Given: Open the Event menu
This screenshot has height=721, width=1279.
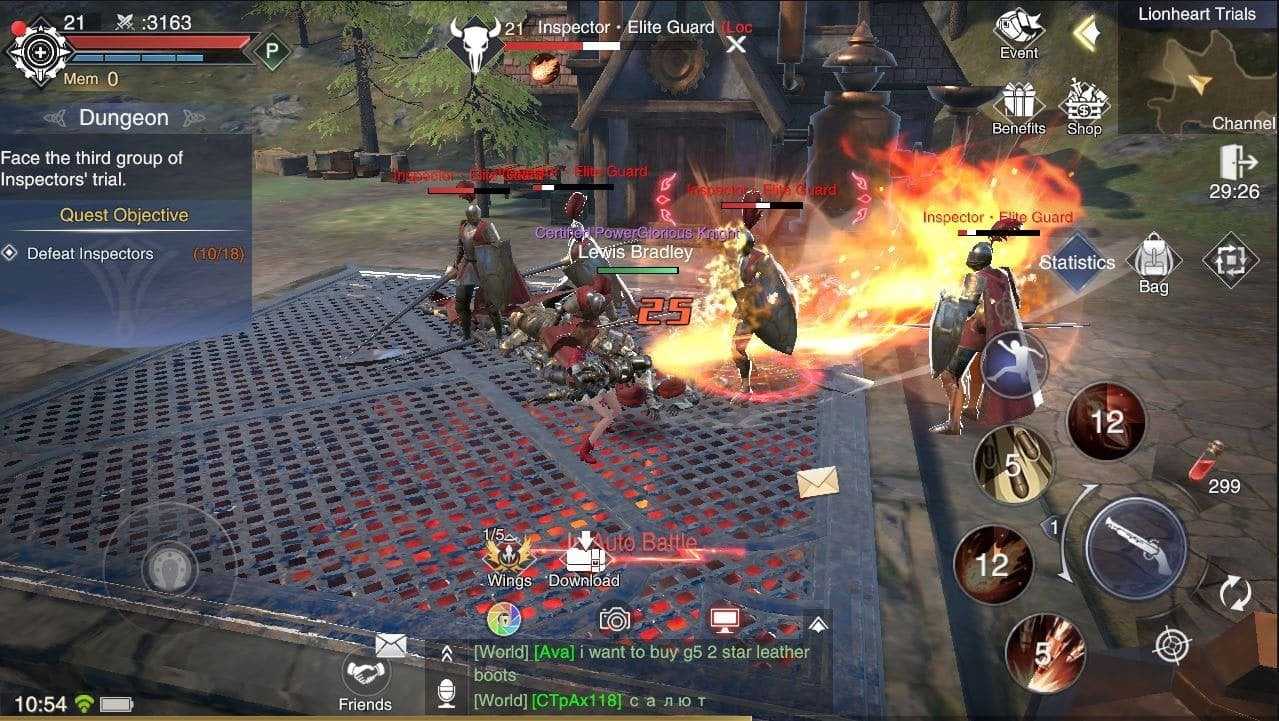Looking at the screenshot, I should point(1018,32).
